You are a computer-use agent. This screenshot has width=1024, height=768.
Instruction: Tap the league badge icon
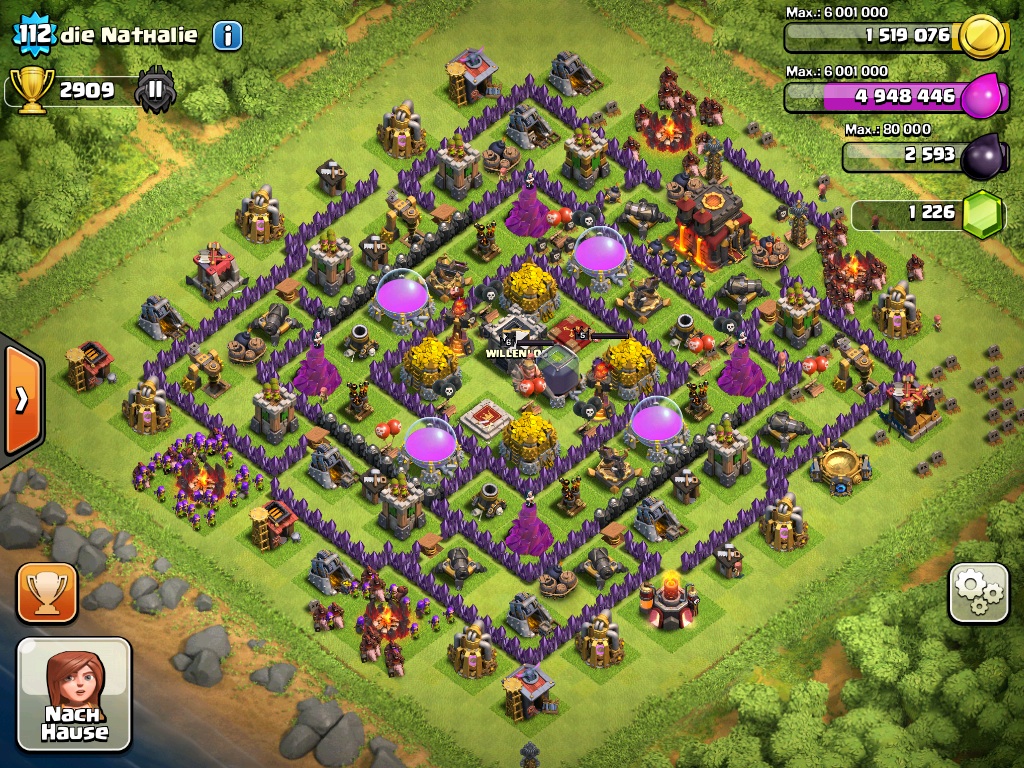click(x=155, y=91)
